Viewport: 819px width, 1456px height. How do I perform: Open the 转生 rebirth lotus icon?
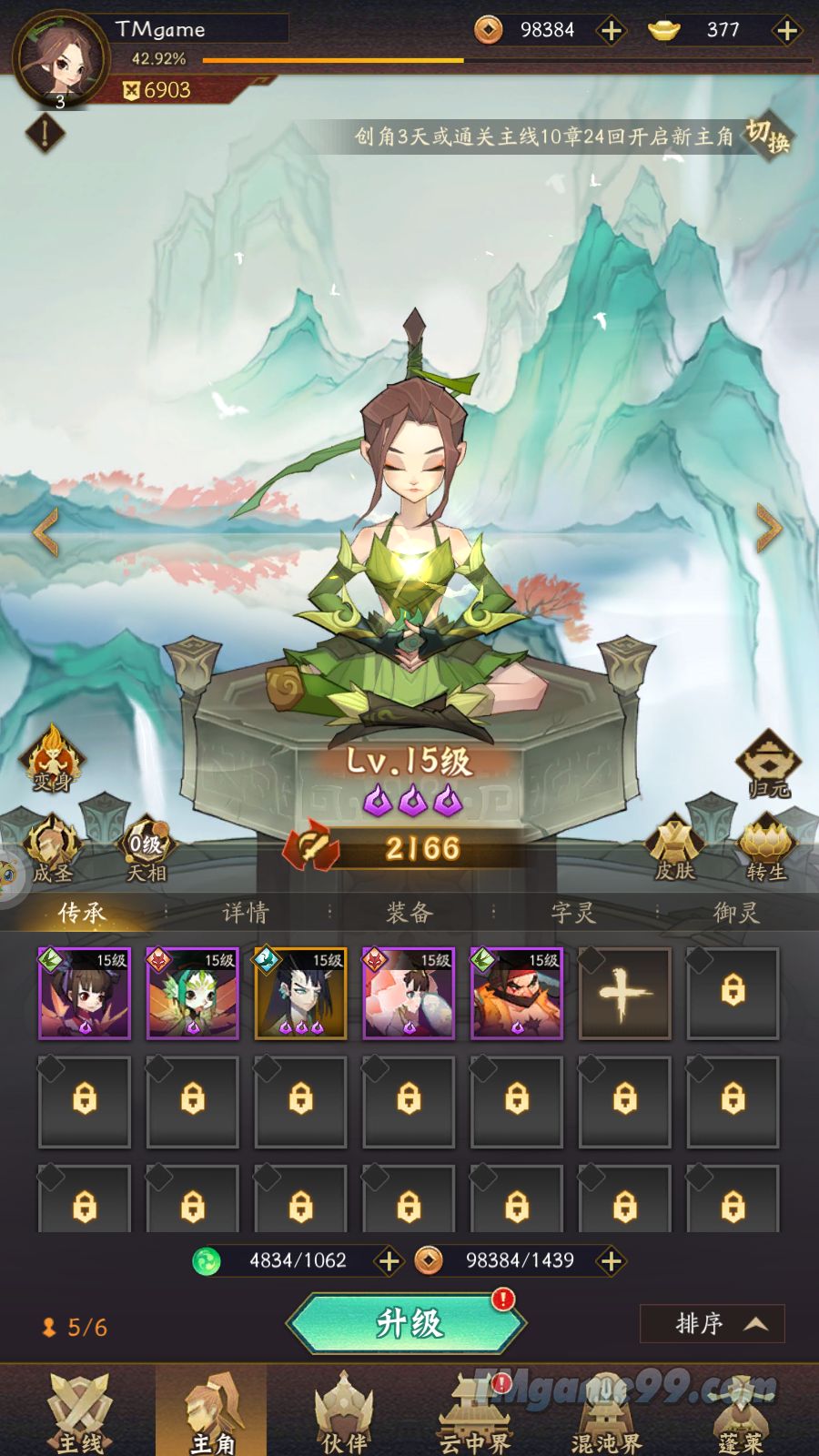766,848
